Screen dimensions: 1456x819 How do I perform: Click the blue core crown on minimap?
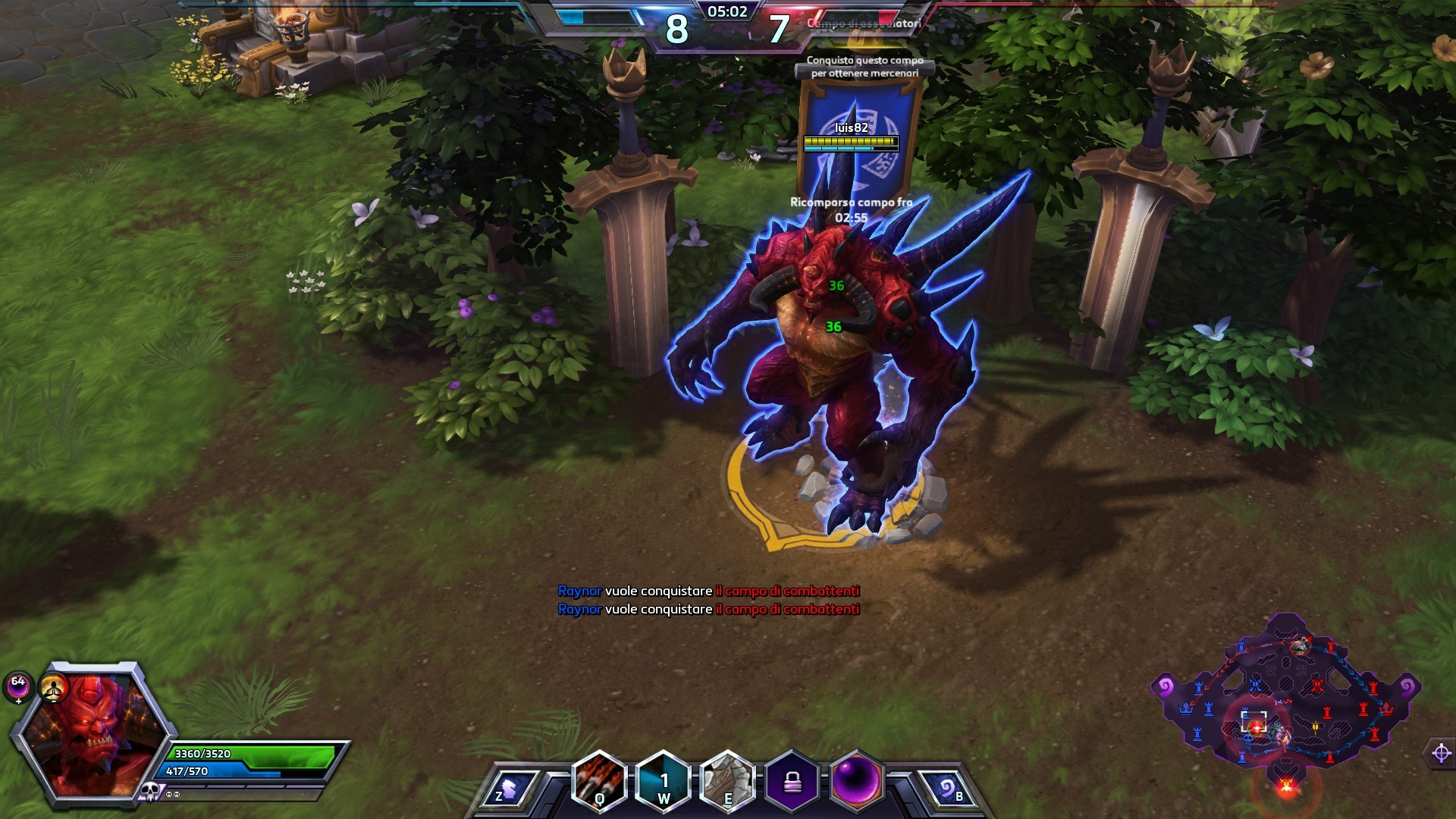[1185, 709]
